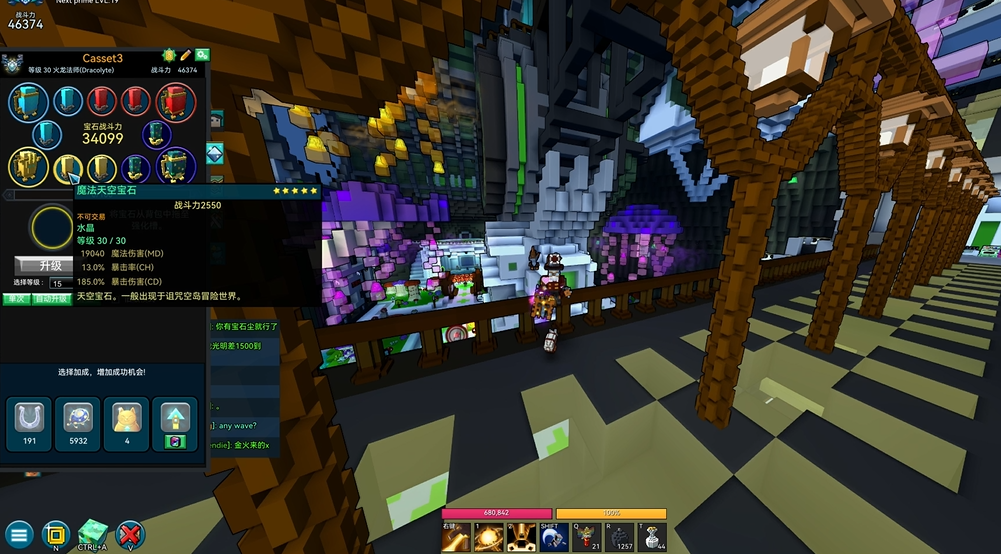Click the yellow square N button
1001x554 pixels.
[x=56, y=532]
